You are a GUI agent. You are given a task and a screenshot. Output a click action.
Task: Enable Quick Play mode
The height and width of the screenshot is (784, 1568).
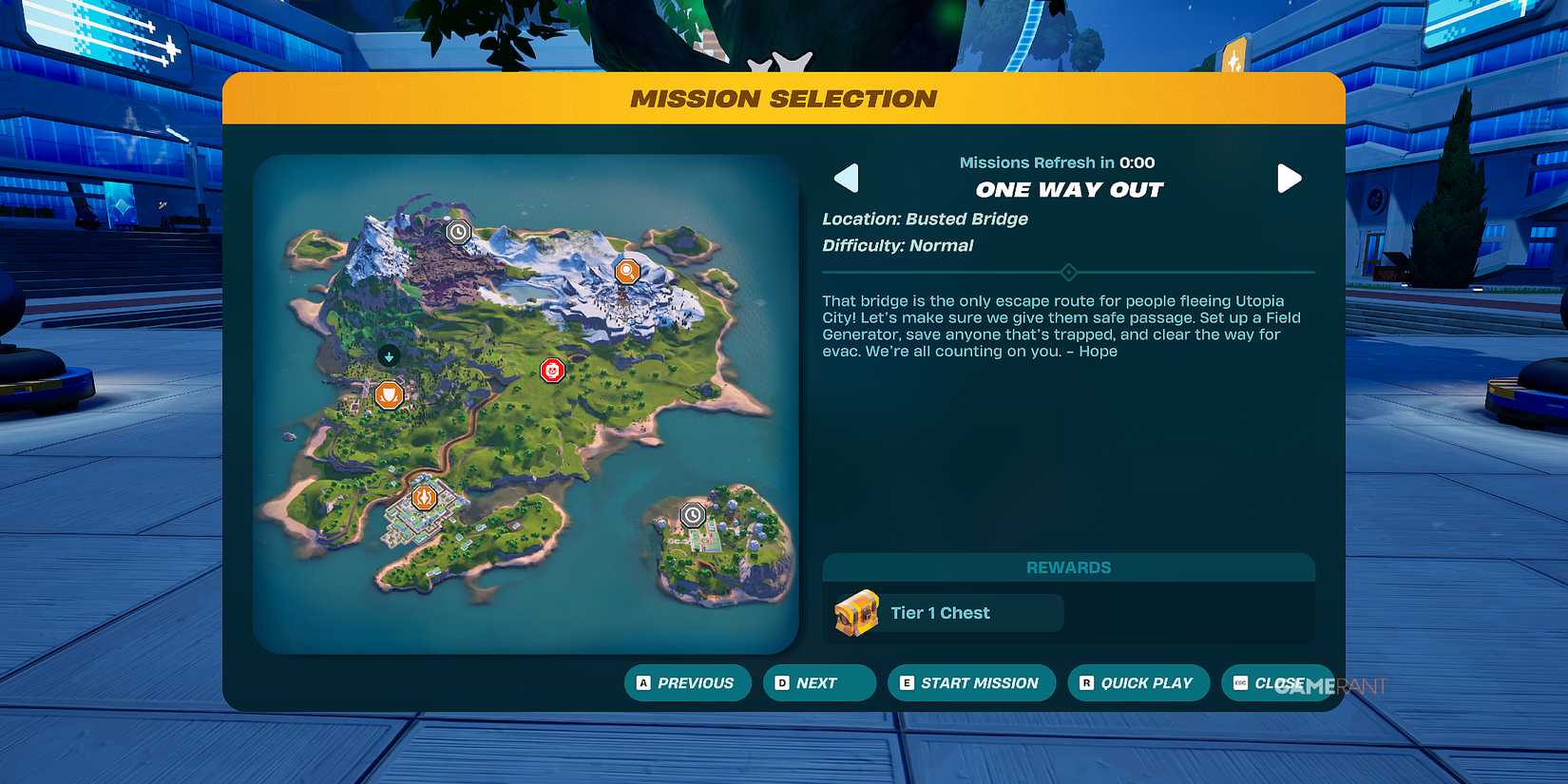1138,682
